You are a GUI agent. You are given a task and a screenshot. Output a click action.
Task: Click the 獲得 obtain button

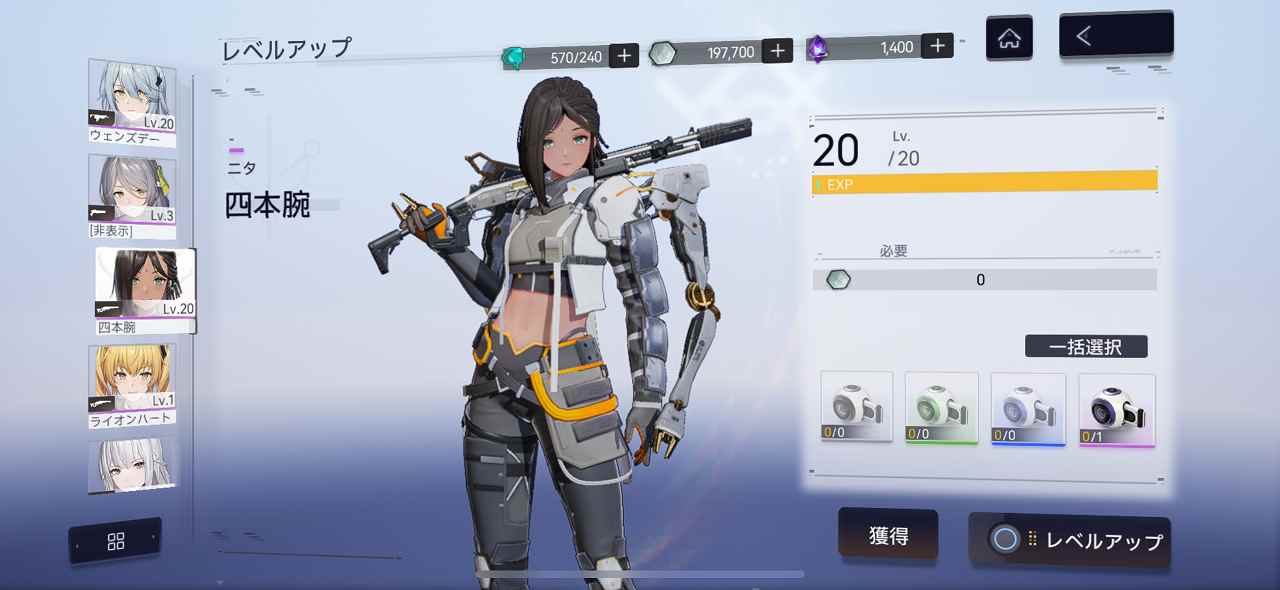point(888,535)
